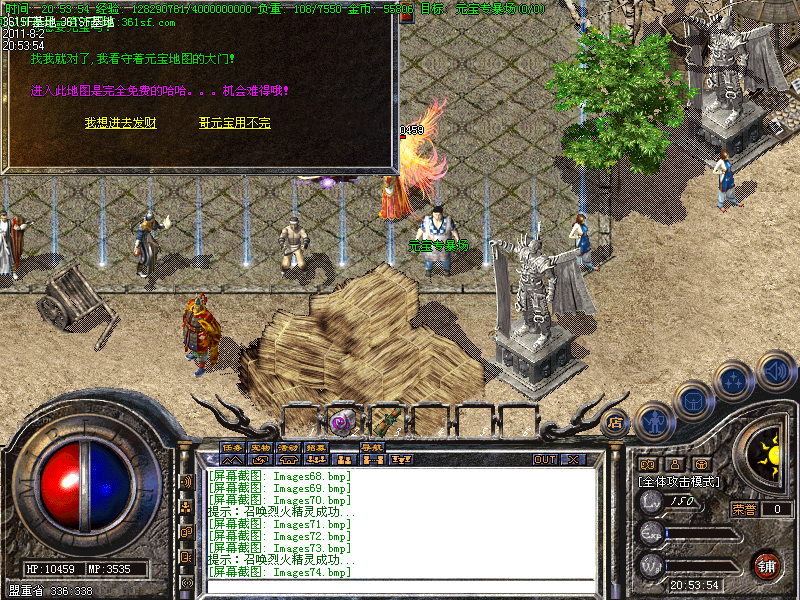Use the green scroll in the hotbar
Screen dimensions: 800x600
(387, 422)
